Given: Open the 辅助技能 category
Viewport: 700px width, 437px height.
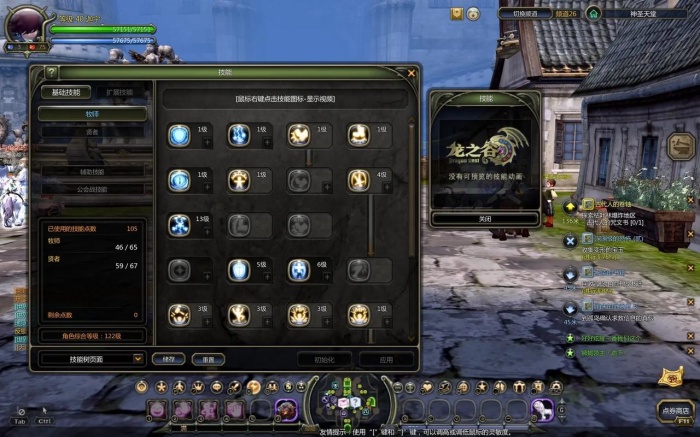Looking at the screenshot, I should (92, 172).
